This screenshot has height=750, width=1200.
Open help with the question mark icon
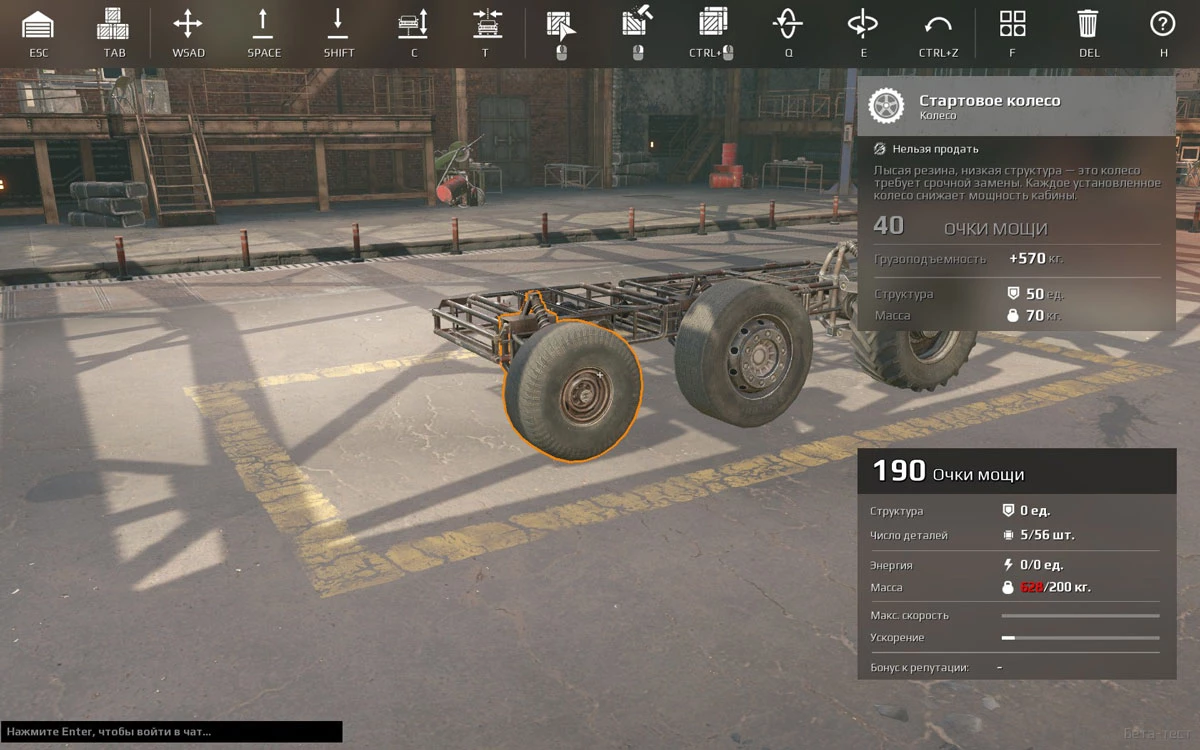1162,24
